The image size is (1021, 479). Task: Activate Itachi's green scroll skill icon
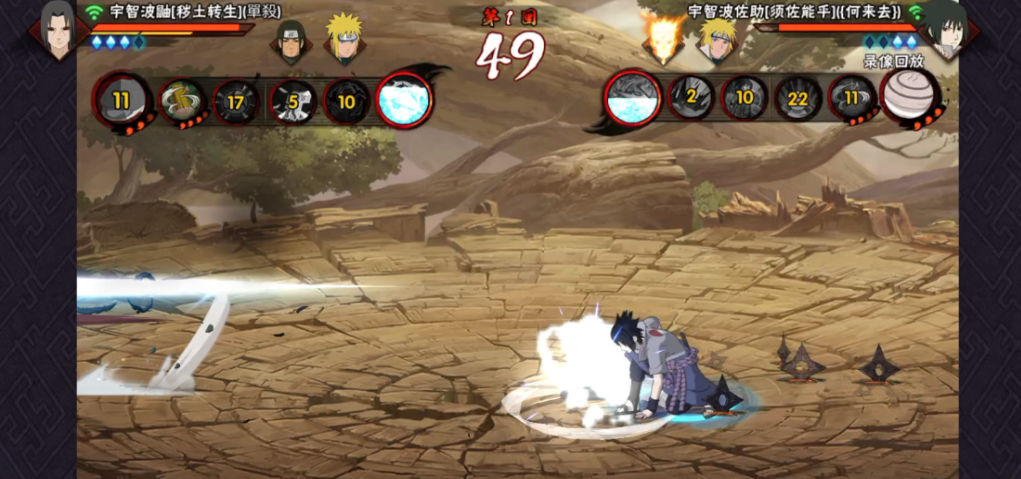(181, 101)
